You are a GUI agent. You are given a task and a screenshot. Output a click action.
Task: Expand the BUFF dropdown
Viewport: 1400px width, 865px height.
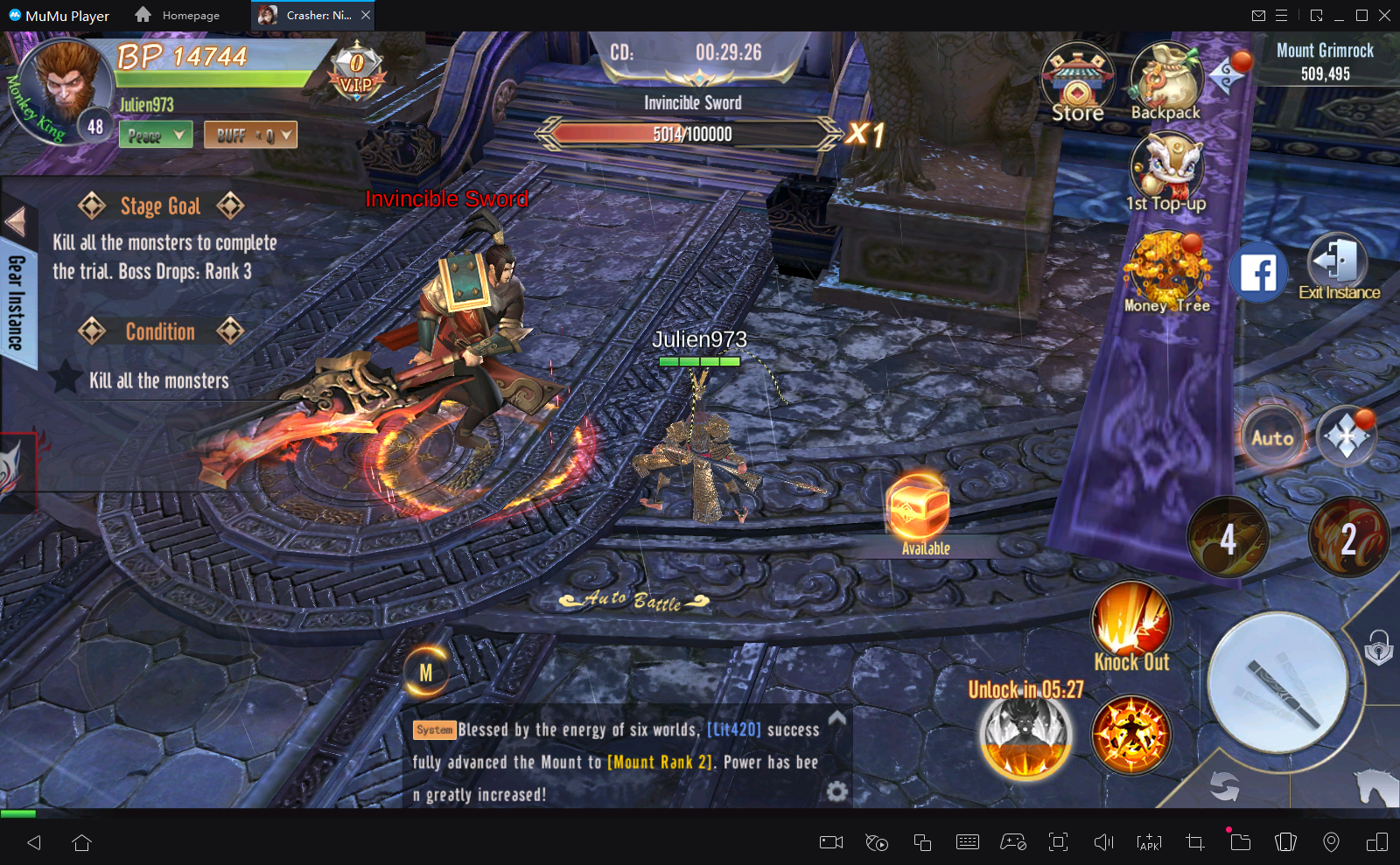point(250,135)
